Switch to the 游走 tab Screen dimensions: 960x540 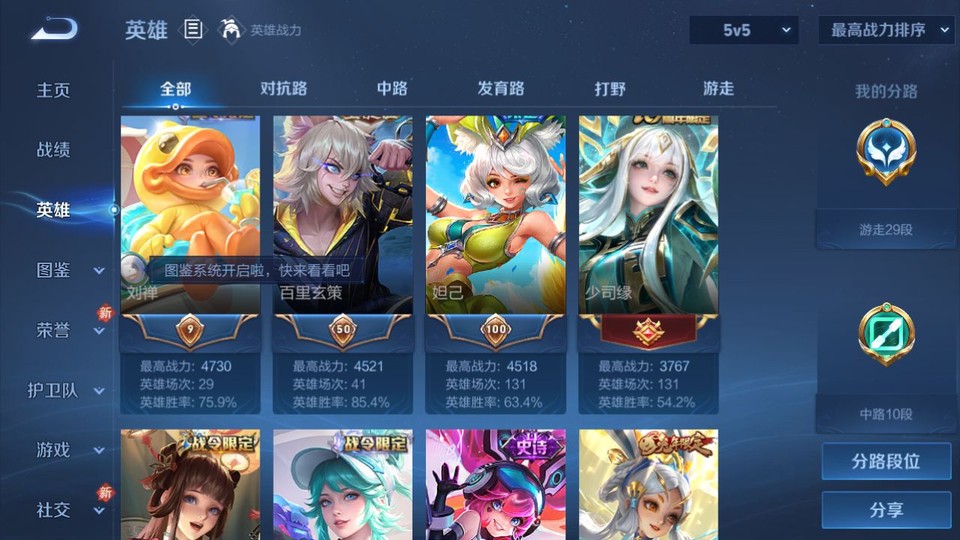pos(718,89)
